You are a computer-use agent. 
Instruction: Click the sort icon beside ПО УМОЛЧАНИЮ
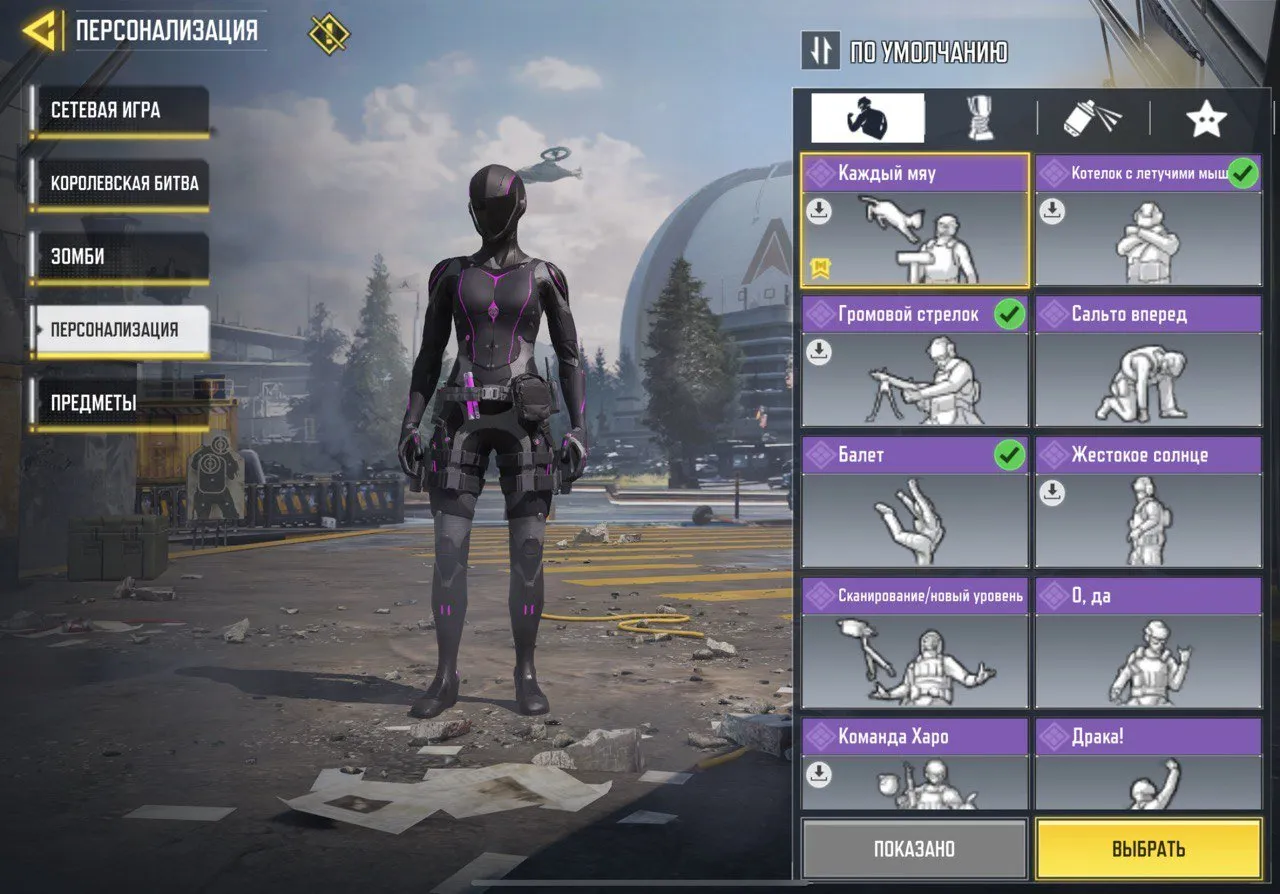(820, 51)
